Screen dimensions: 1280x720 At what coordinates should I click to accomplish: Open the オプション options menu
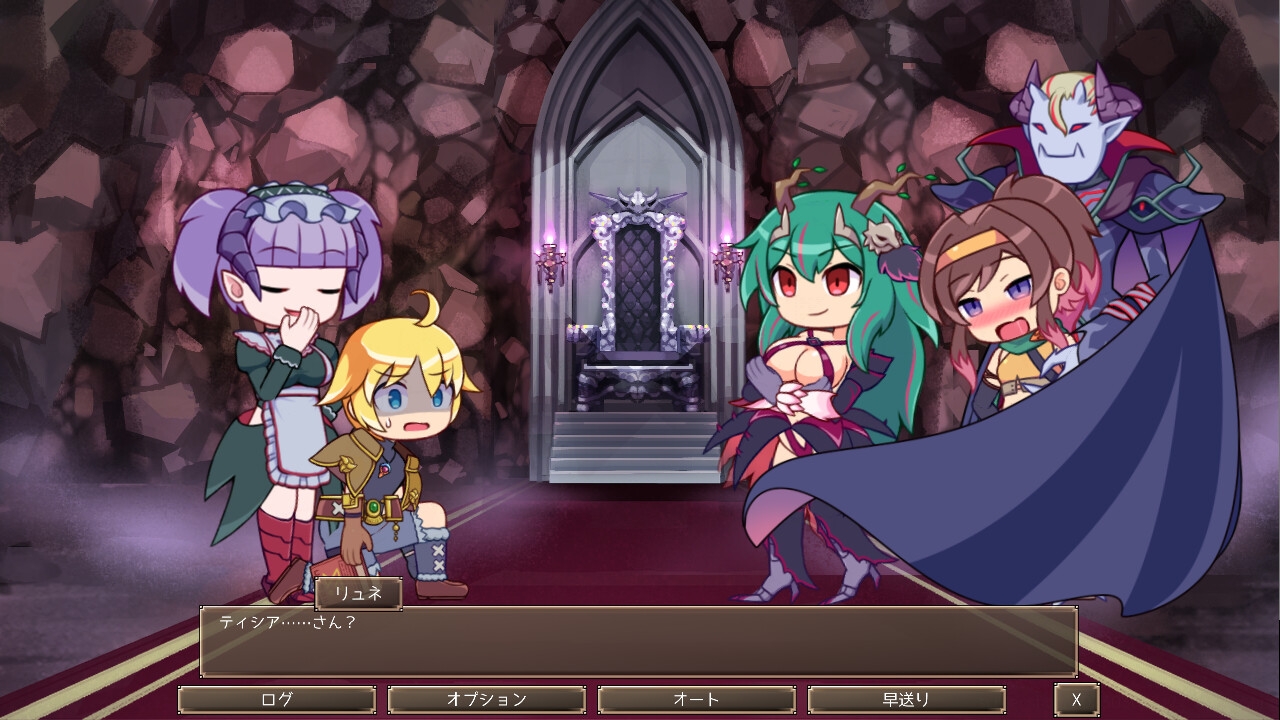tap(486, 699)
